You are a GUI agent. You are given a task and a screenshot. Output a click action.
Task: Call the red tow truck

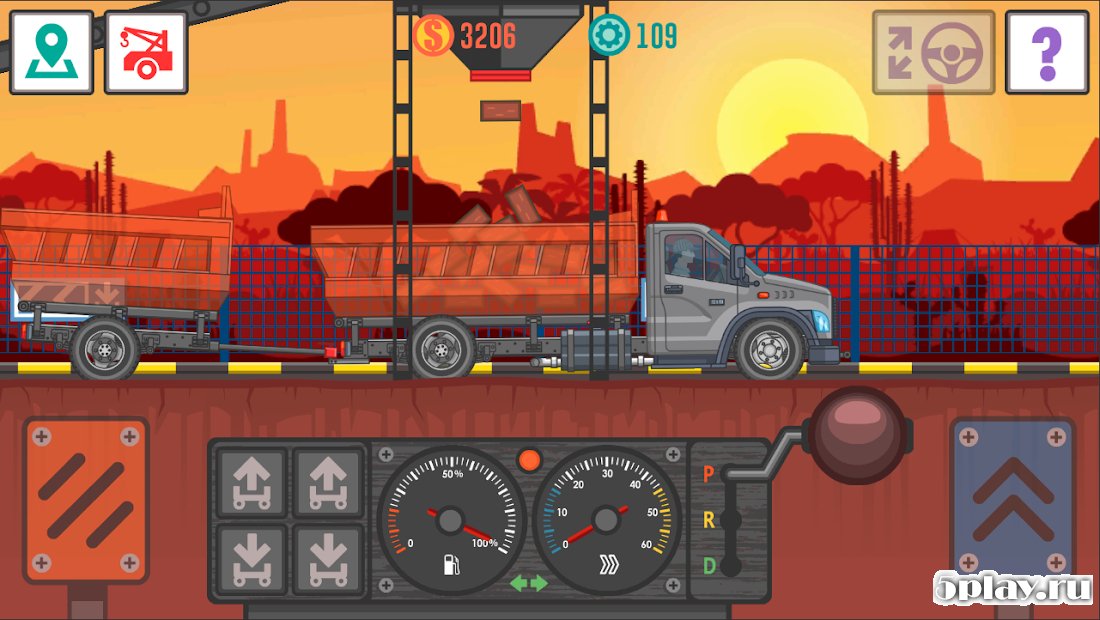pyautogui.click(x=146, y=53)
